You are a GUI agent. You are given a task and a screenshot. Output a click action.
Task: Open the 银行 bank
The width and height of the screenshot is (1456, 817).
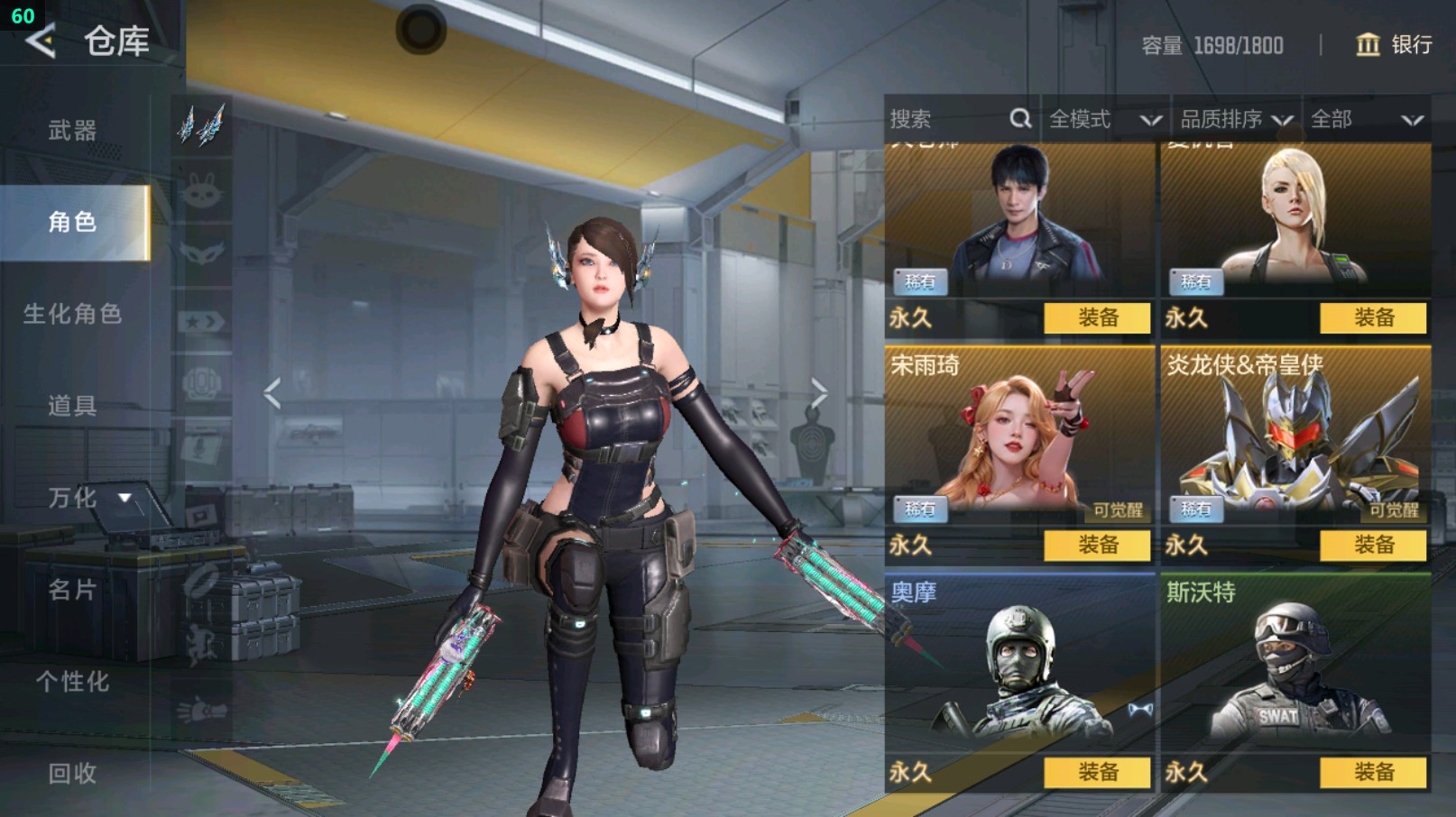pyautogui.click(x=1395, y=44)
